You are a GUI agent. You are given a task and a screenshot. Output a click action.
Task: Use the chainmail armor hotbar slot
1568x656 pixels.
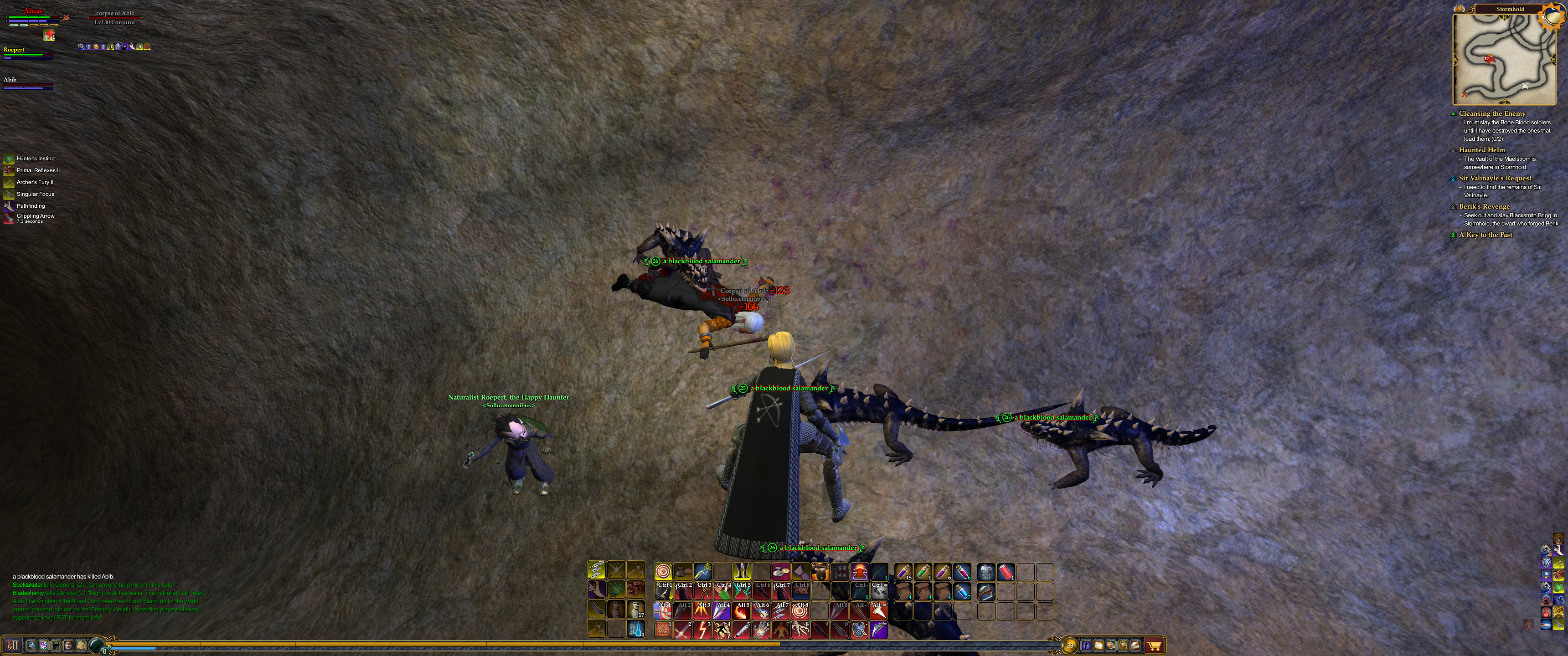click(x=986, y=571)
